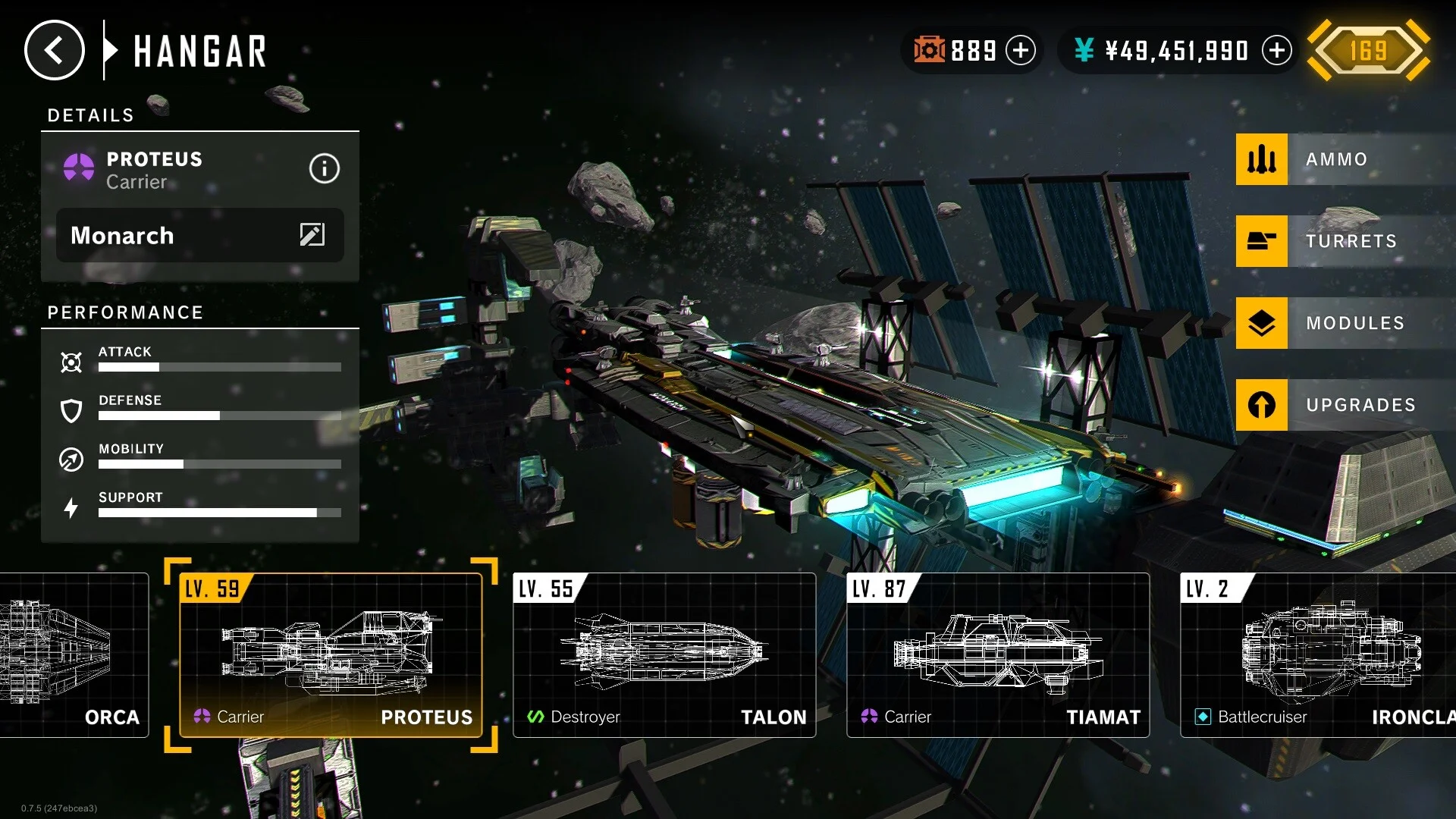Viewport: 1456px width, 819px height.
Task: Add more yen credits
Action: 1277,51
